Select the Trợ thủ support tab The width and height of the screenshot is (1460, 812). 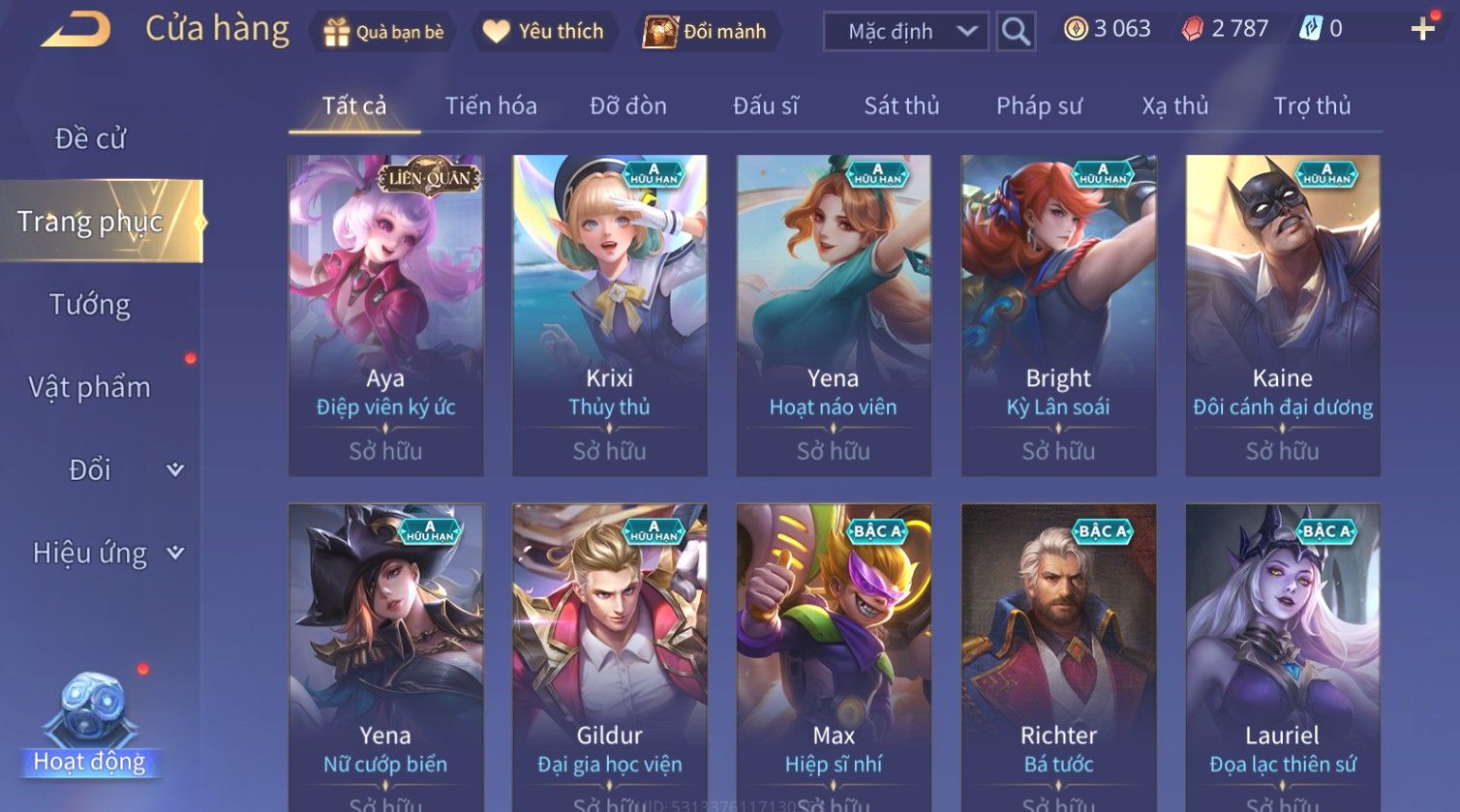click(x=1312, y=105)
